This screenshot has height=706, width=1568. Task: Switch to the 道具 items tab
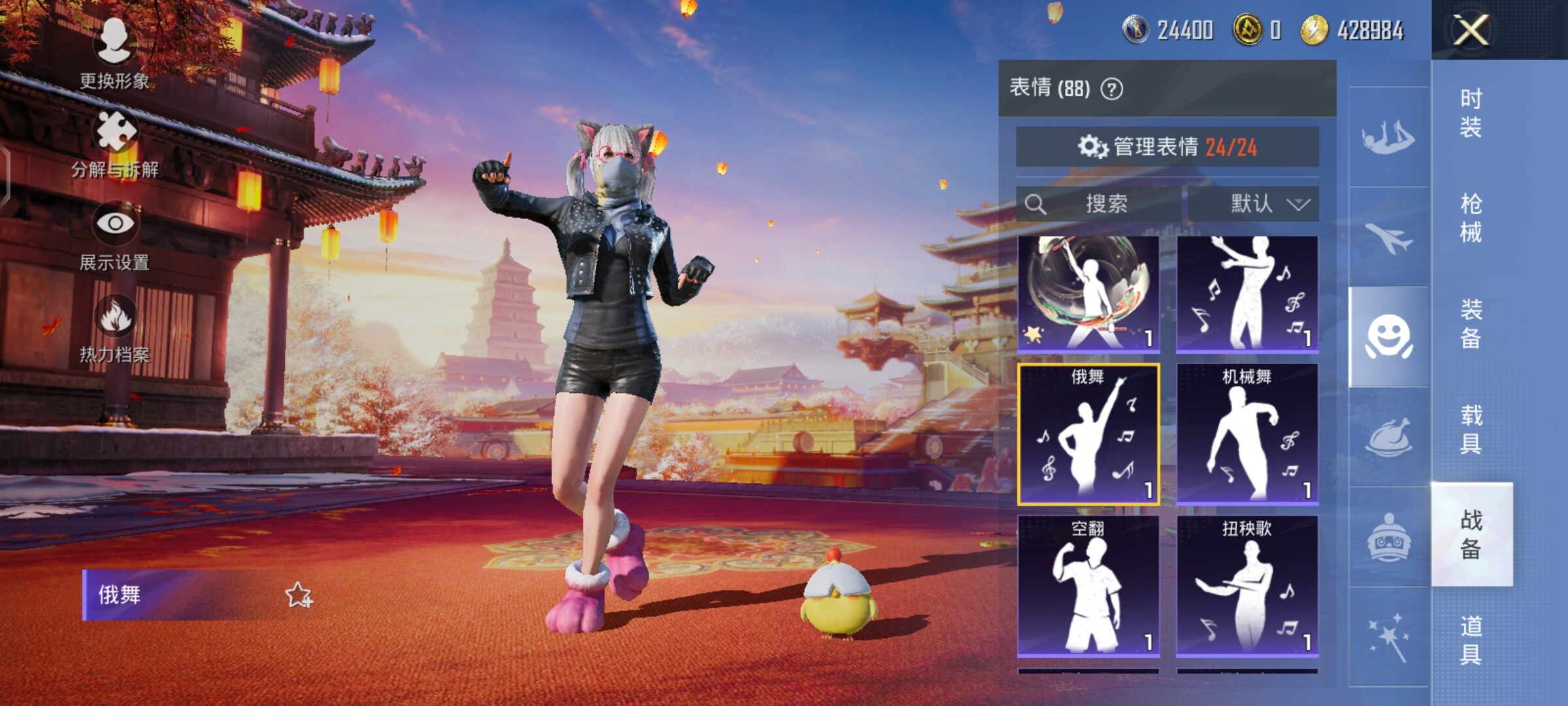[x=1471, y=639]
